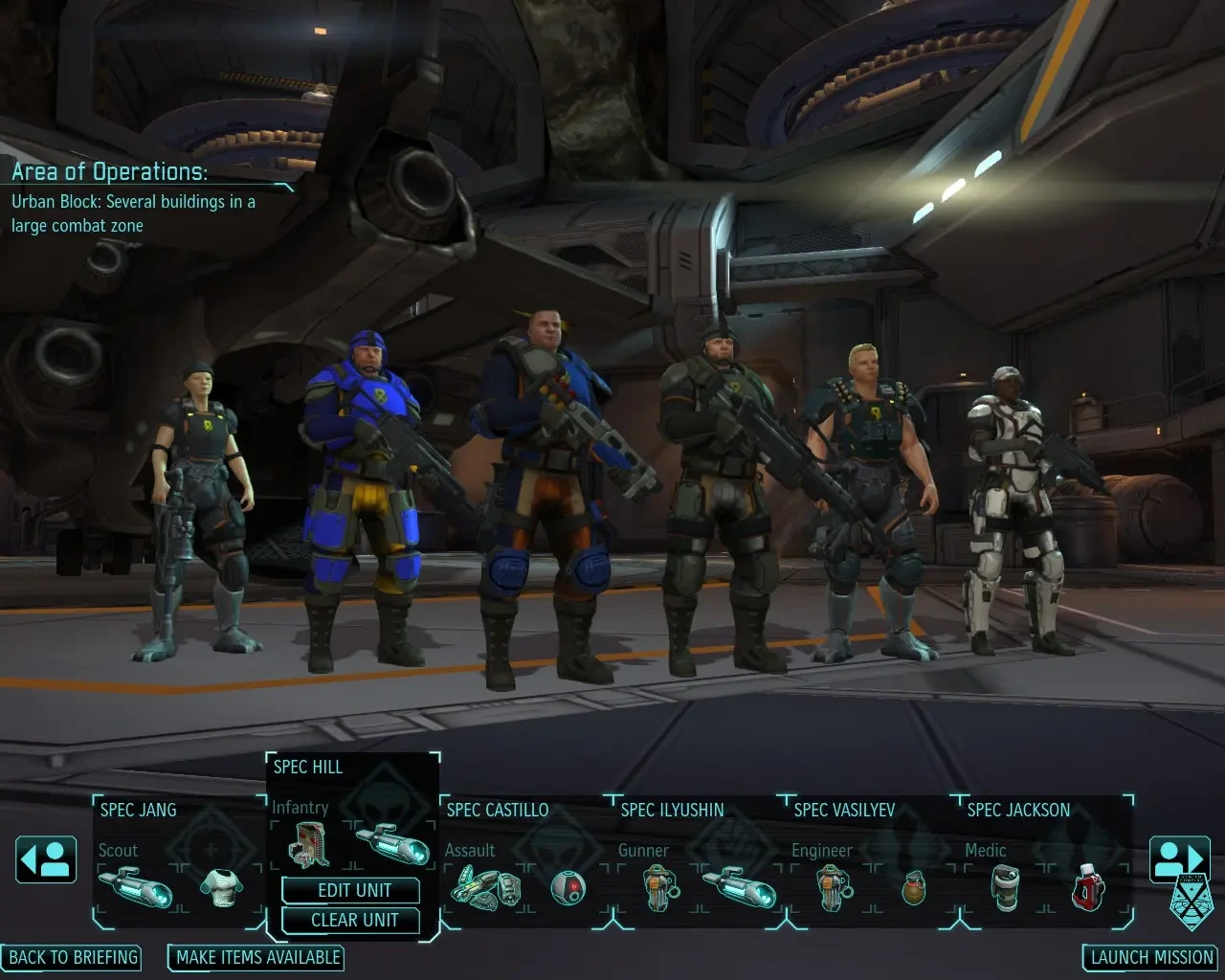
Task: Select the frag grenade icon for Spec Vasilyev
Action: [x=914, y=889]
